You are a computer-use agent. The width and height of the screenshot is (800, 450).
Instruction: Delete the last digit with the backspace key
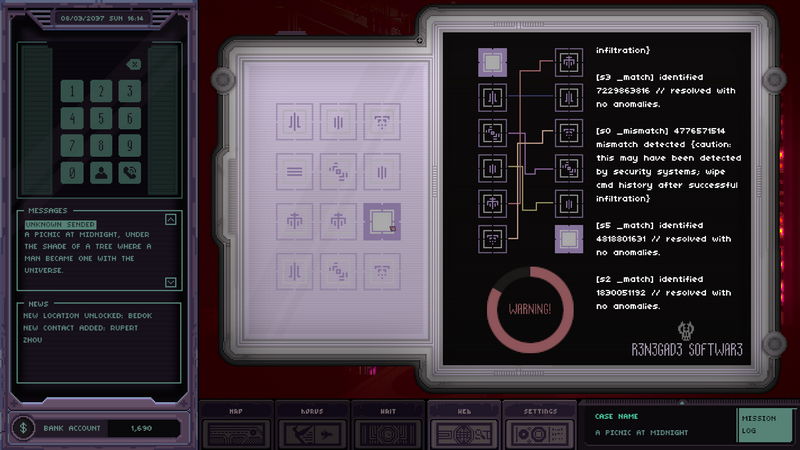[134, 65]
